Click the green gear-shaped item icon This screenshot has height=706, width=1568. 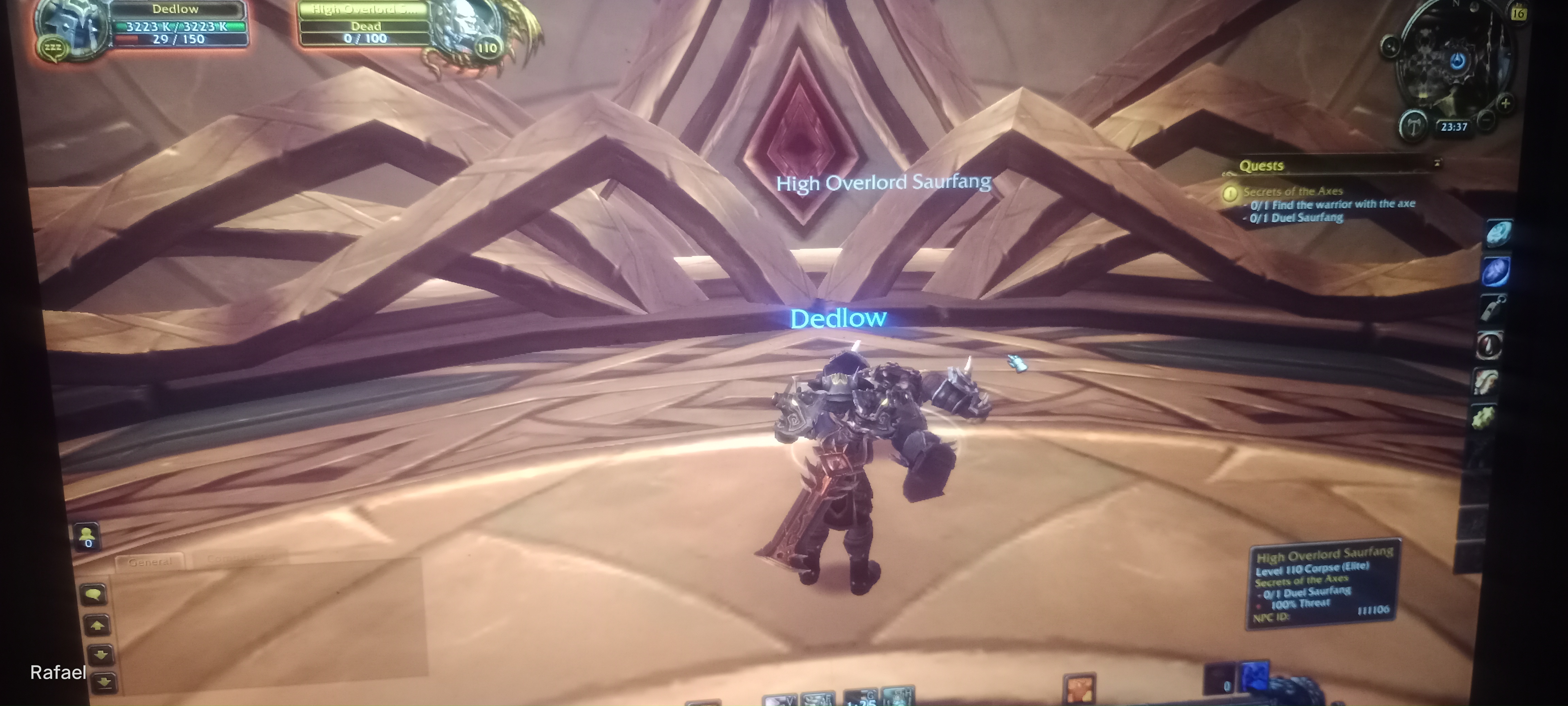pyautogui.click(x=1483, y=418)
